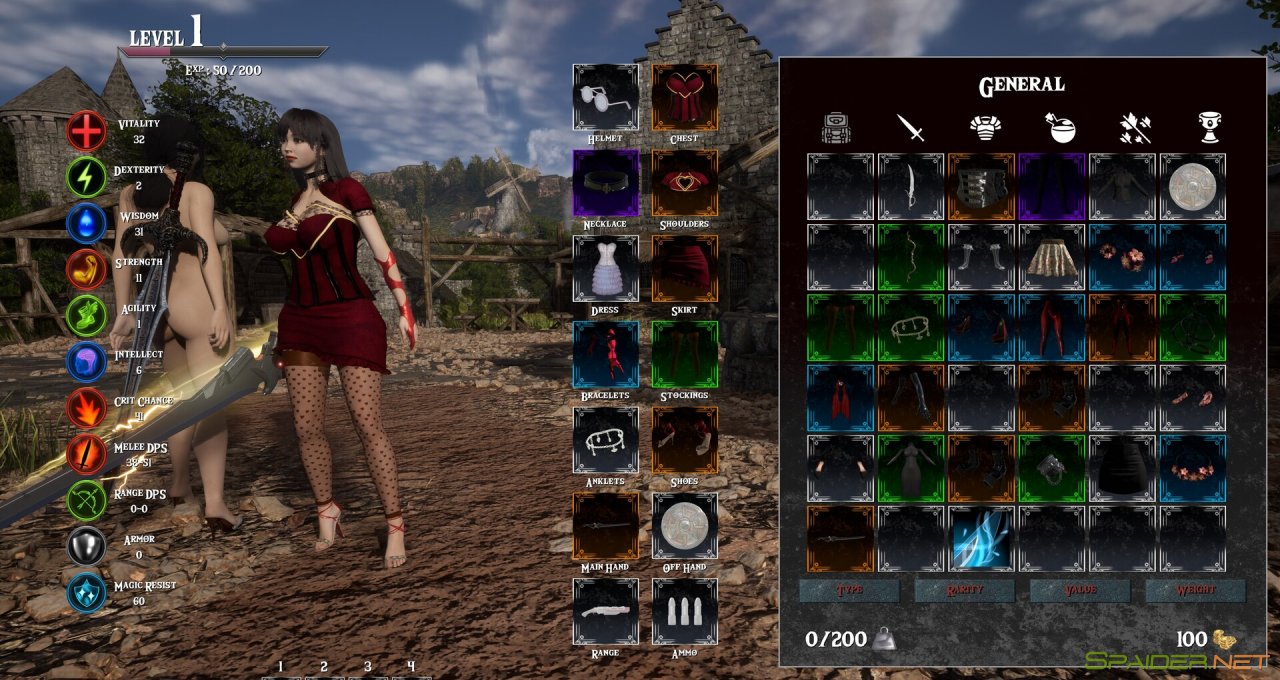Viewport: 1280px width, 680px height.
Task: Open the backpack all-items inventory tab
Action: point(835,127)
